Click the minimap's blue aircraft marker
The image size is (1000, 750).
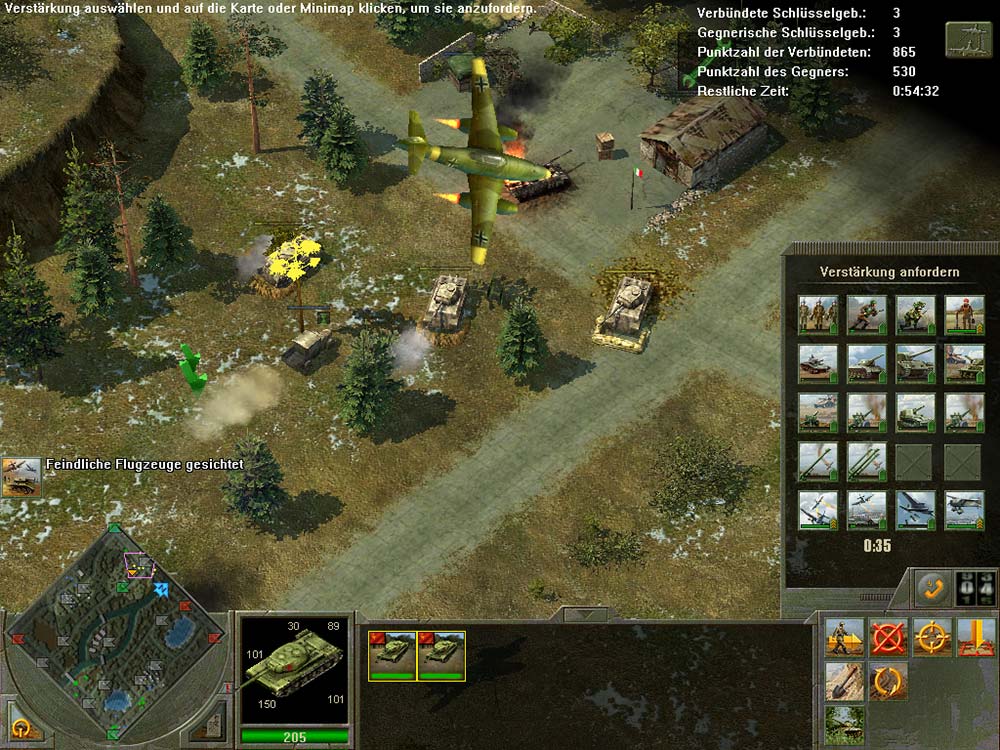[161, 590]
